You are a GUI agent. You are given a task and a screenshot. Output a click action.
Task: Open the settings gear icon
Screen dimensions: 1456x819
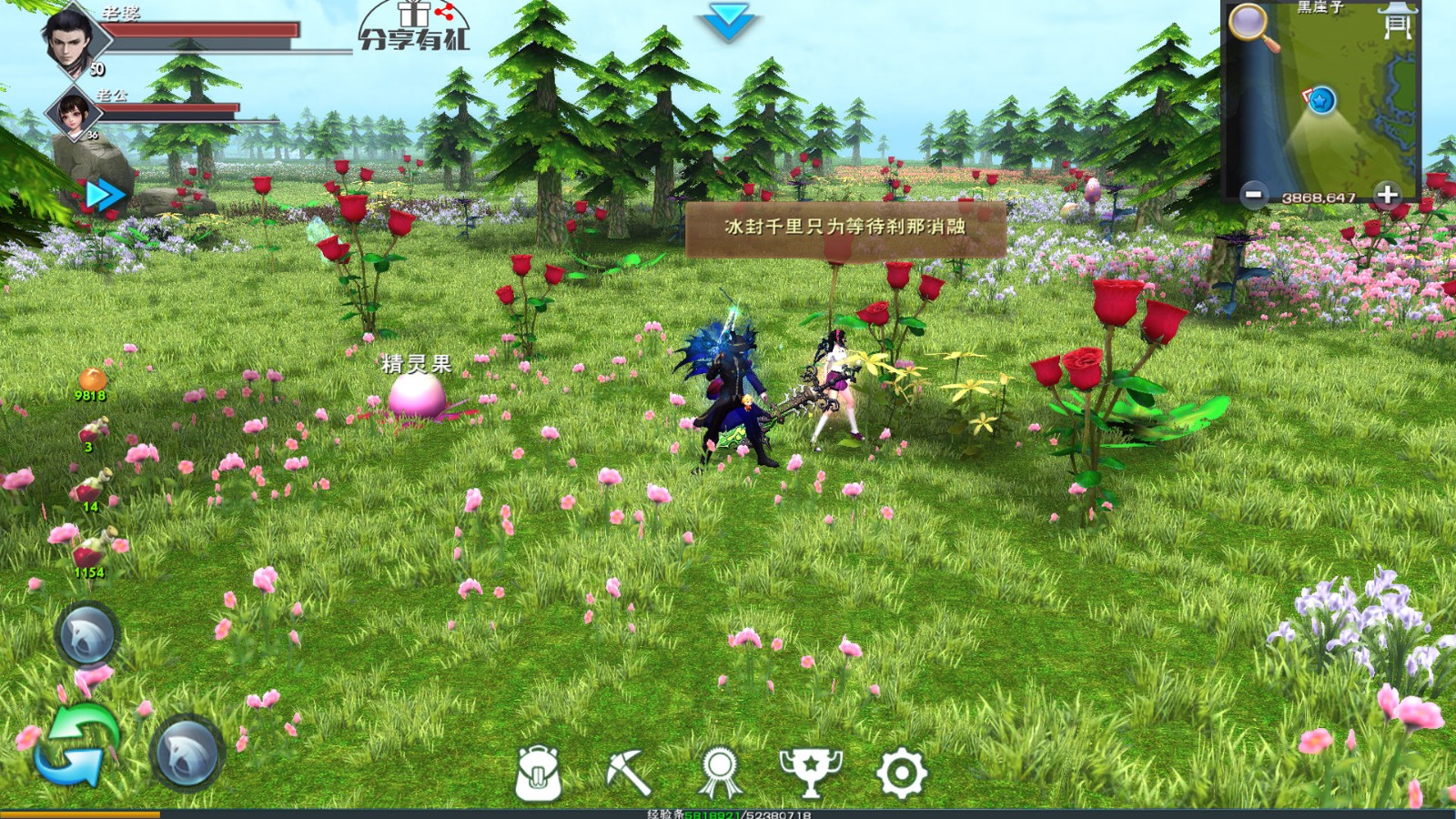(901, 773)
